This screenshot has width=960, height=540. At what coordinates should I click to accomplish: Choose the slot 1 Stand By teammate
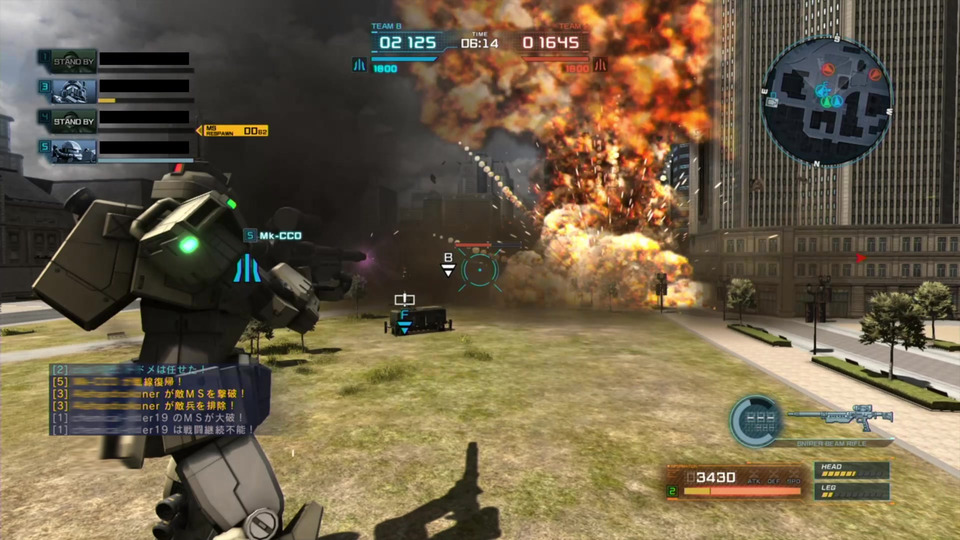tap(74, 61)
